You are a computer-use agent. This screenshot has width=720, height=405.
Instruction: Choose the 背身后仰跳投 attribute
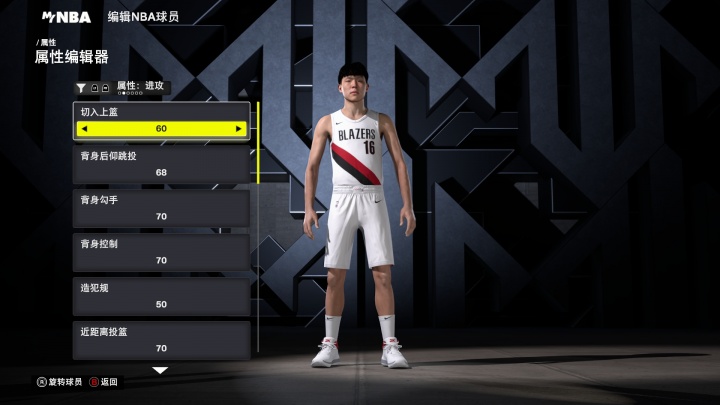point(161,164)
